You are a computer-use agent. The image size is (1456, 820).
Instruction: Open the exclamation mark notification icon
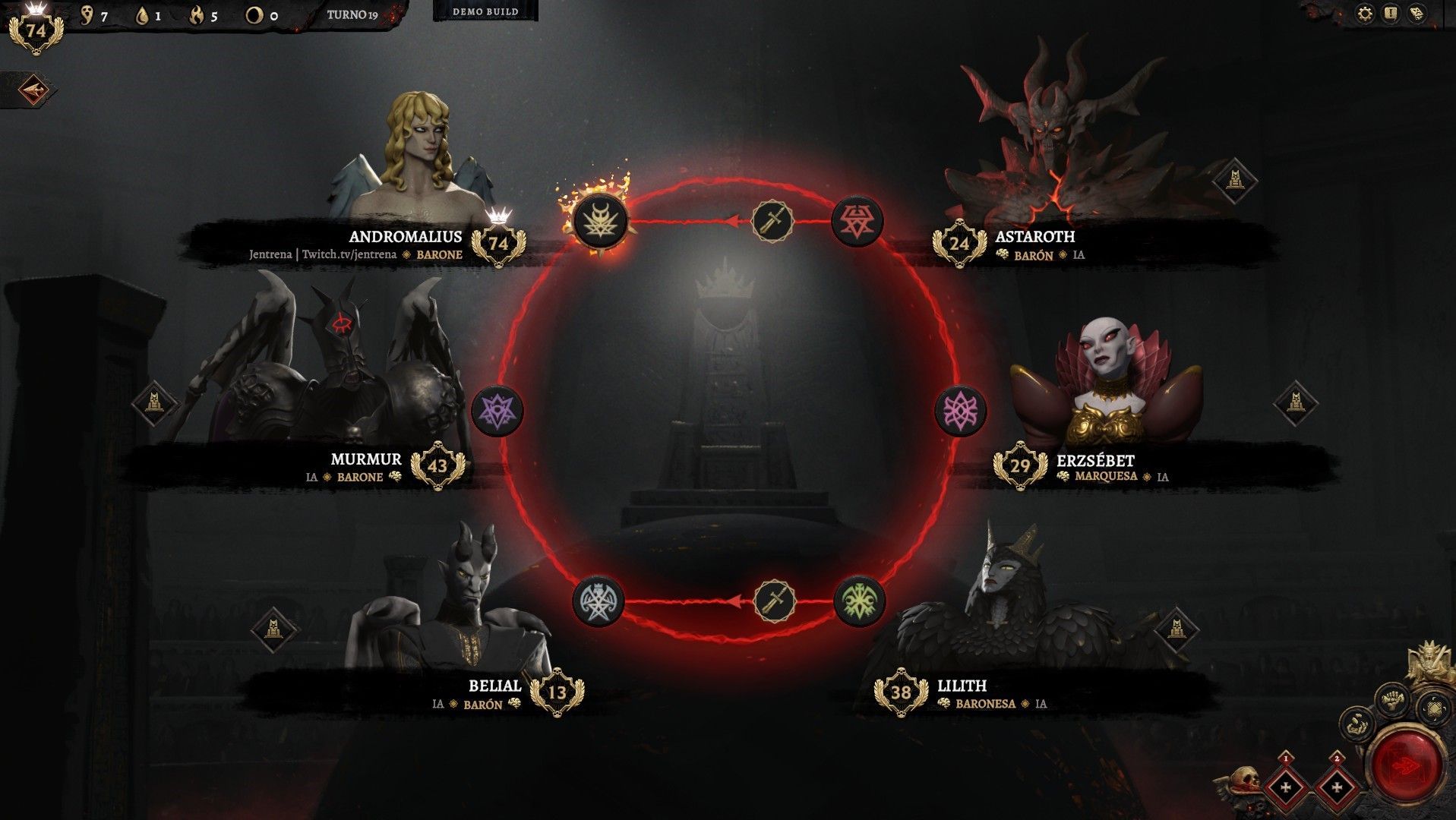coord(1391,14)
